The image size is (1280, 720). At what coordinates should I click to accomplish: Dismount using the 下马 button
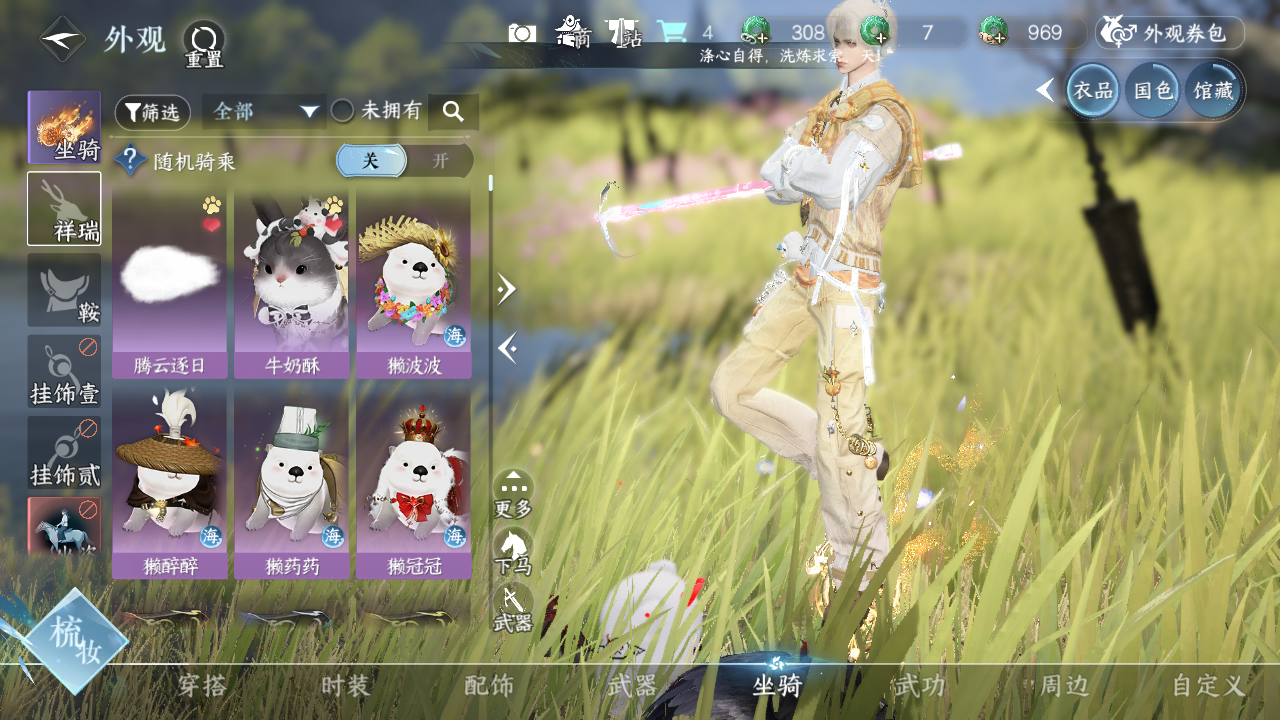click(x=513, y=551)
